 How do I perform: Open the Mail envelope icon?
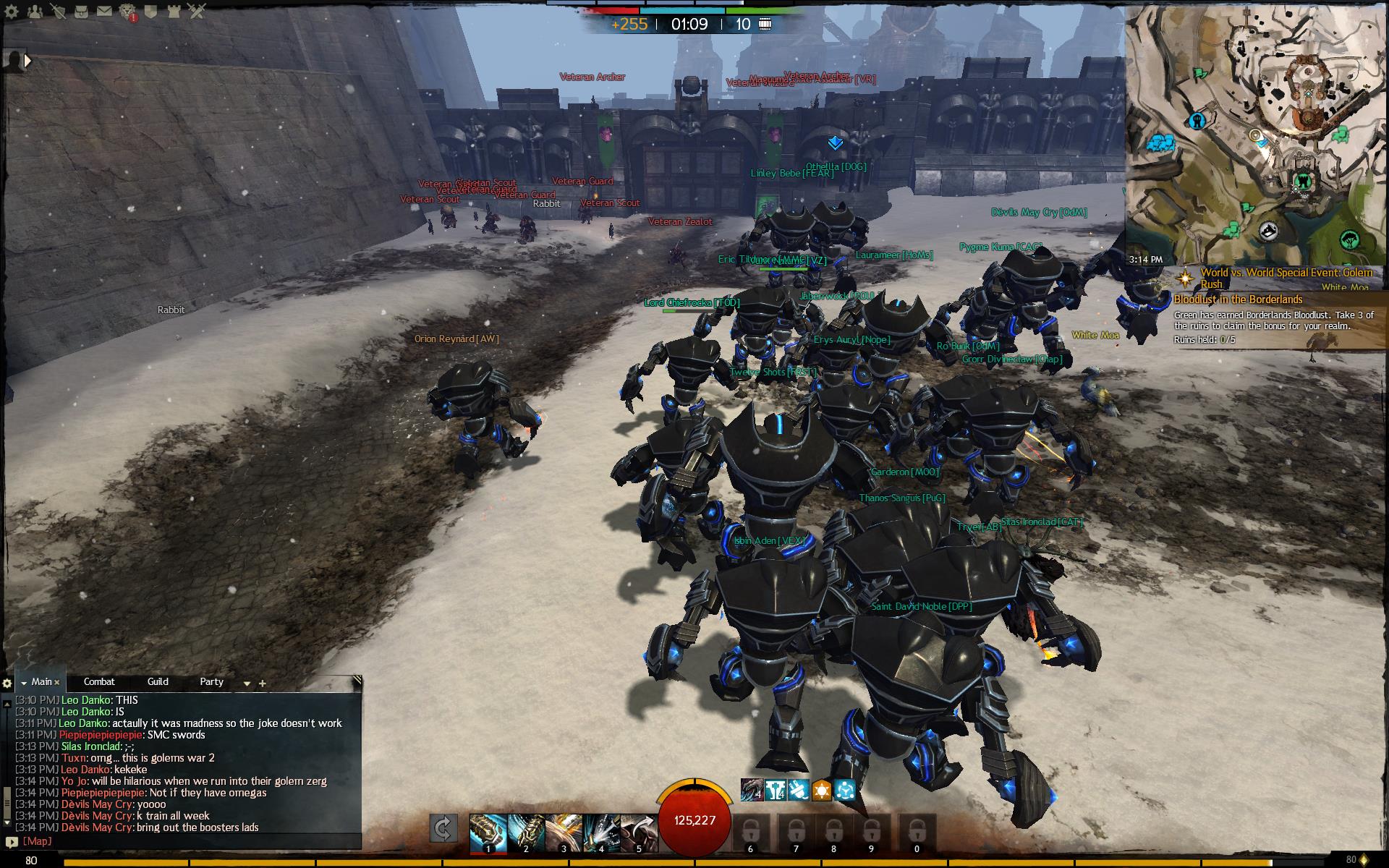pos(105,11)
